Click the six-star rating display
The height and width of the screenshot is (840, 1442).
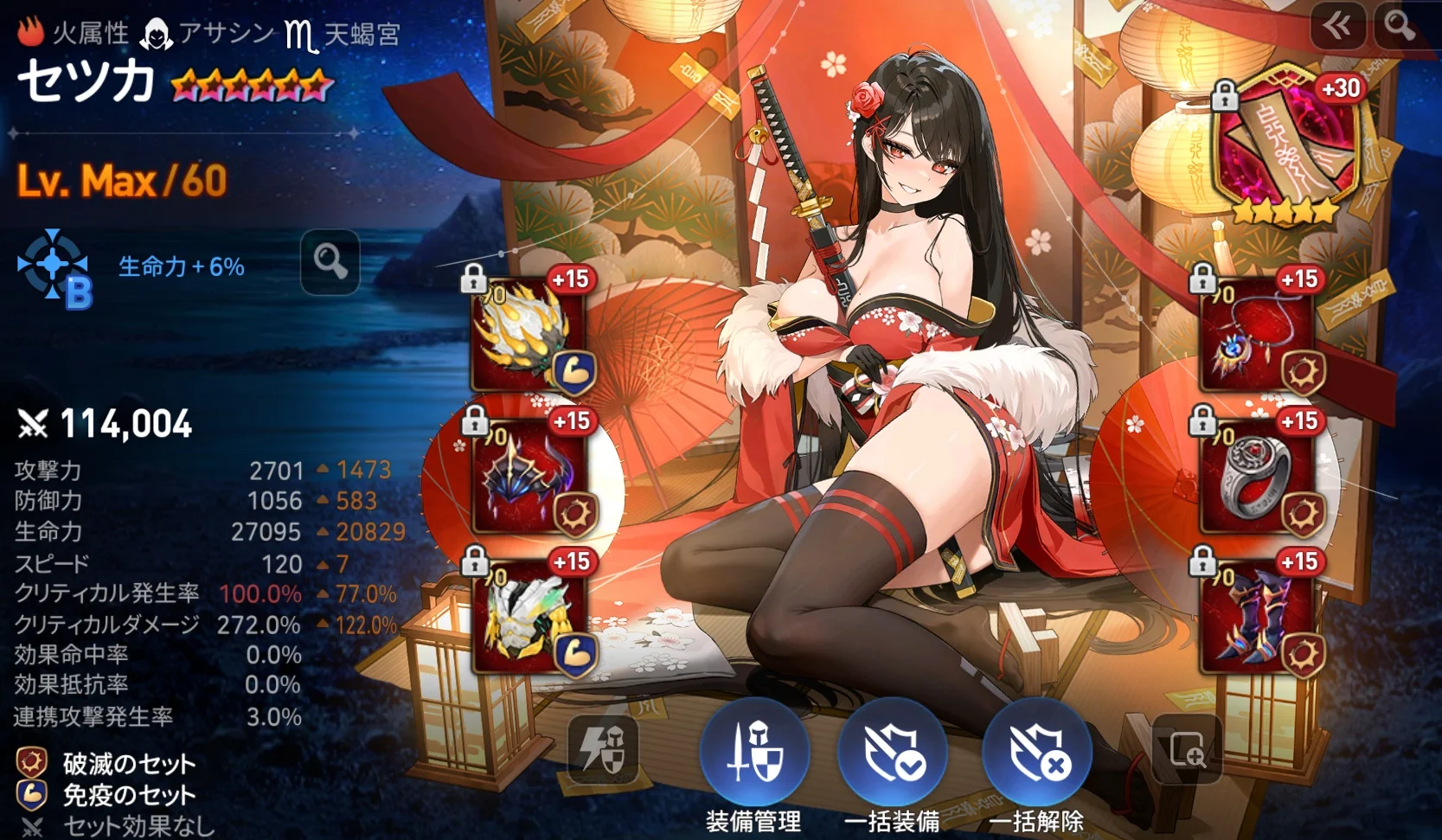252,83
